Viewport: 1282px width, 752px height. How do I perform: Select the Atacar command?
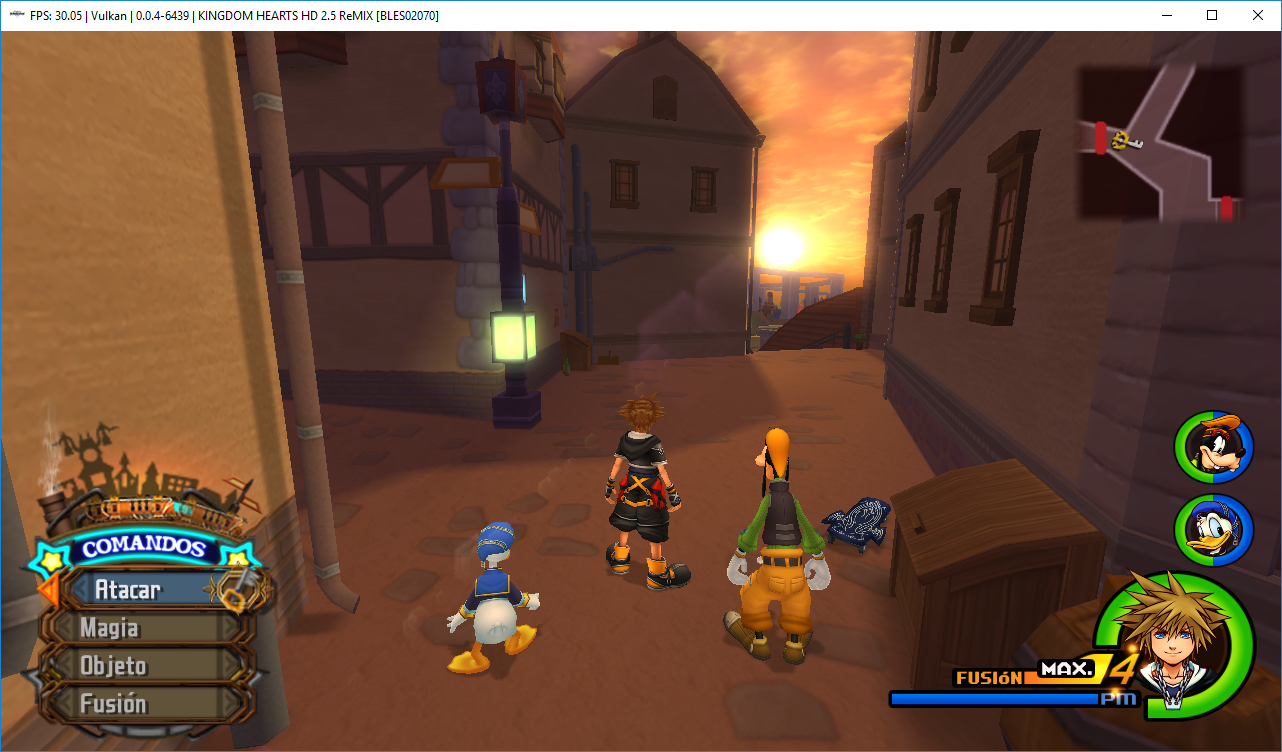coord(130,590)
